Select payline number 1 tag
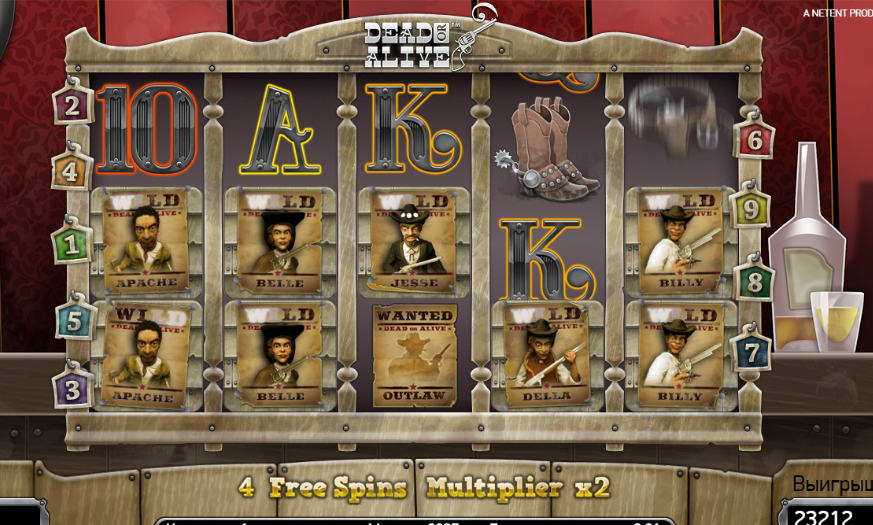873x525 pixels. (x=72, y=242)
